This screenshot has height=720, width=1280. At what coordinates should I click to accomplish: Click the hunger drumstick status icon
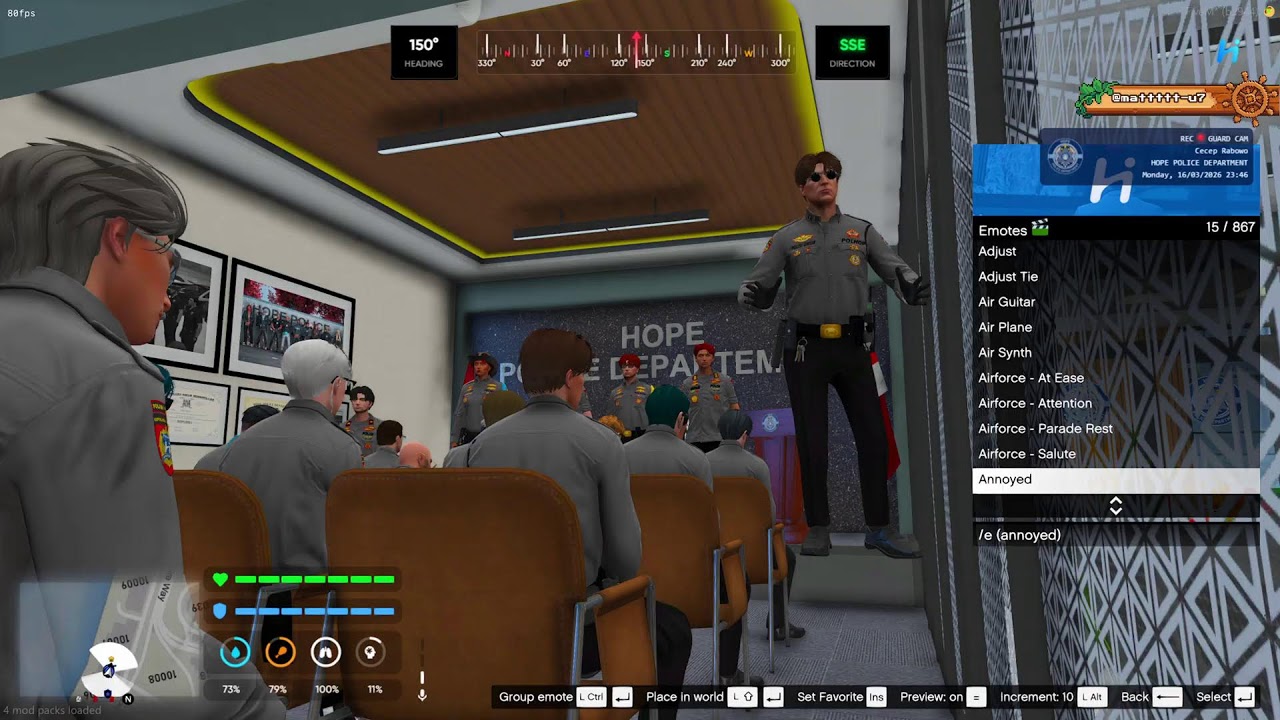point(279,651)
